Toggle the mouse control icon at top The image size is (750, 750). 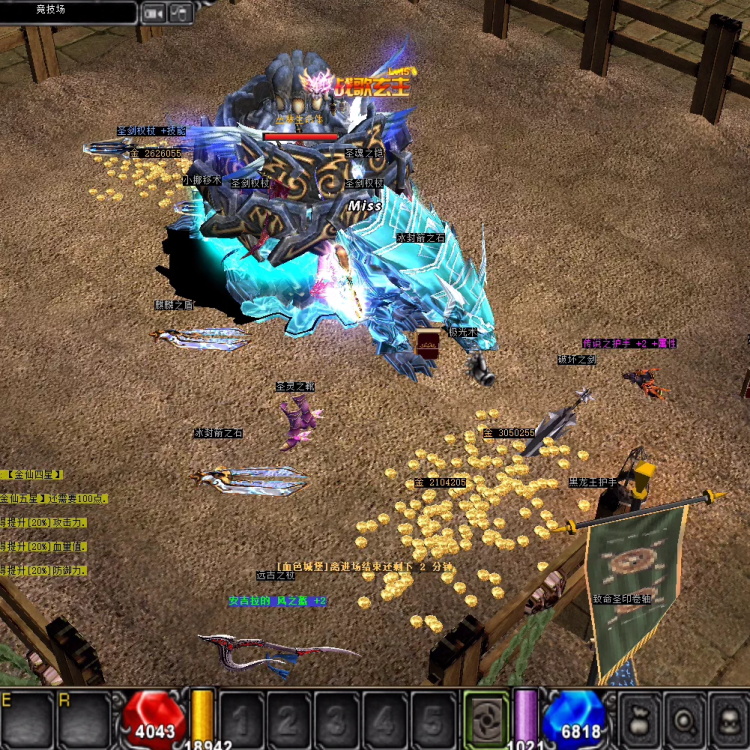[180, 13]
